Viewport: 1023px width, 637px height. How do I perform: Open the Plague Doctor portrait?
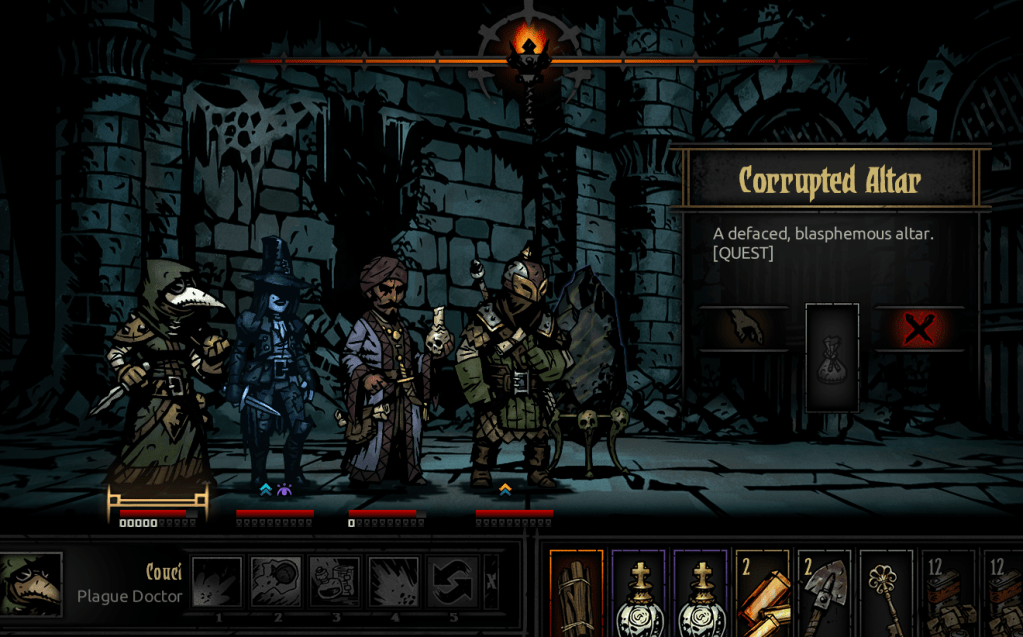point(30,584)
